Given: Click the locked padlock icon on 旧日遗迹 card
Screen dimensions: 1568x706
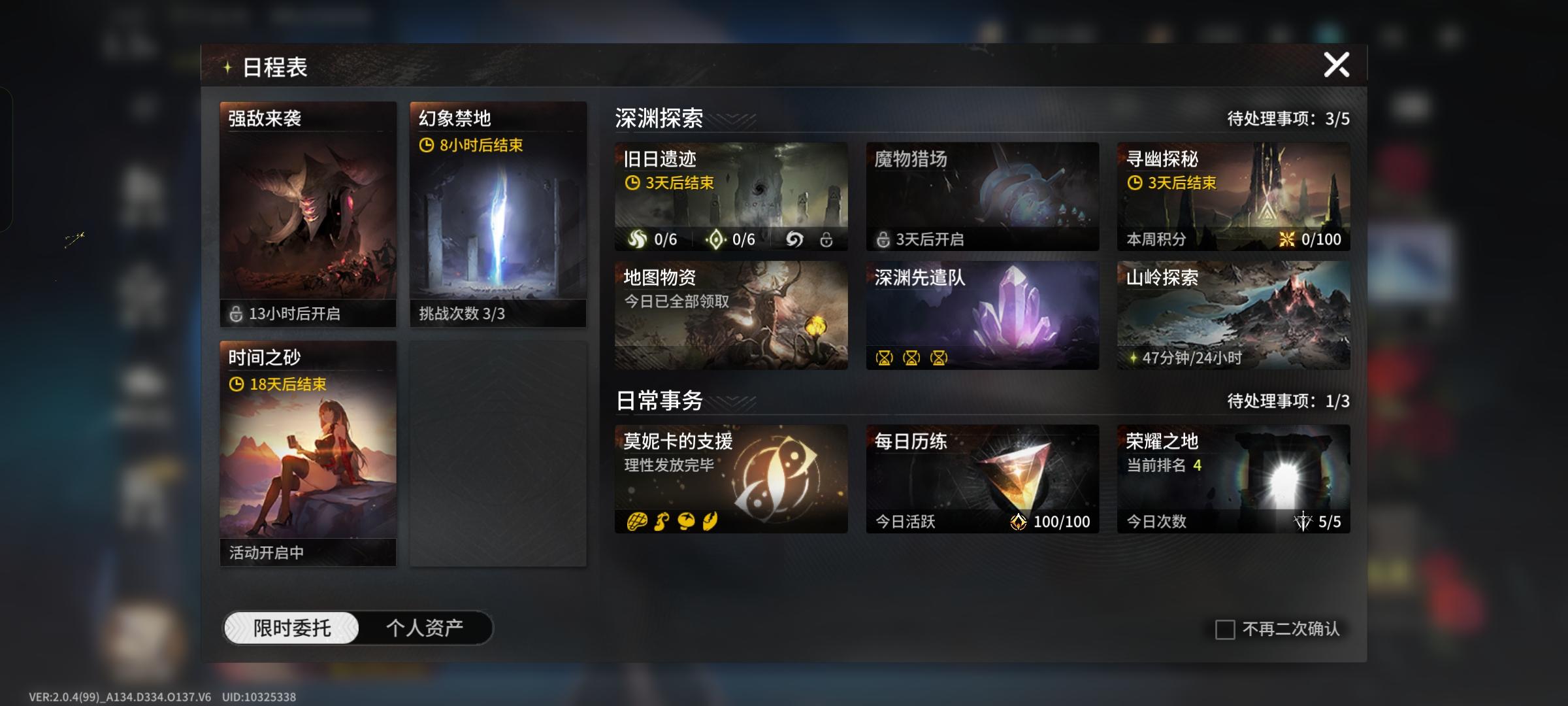Looking at the screenshot, I should pyautogui.click(x=827, y=240).
